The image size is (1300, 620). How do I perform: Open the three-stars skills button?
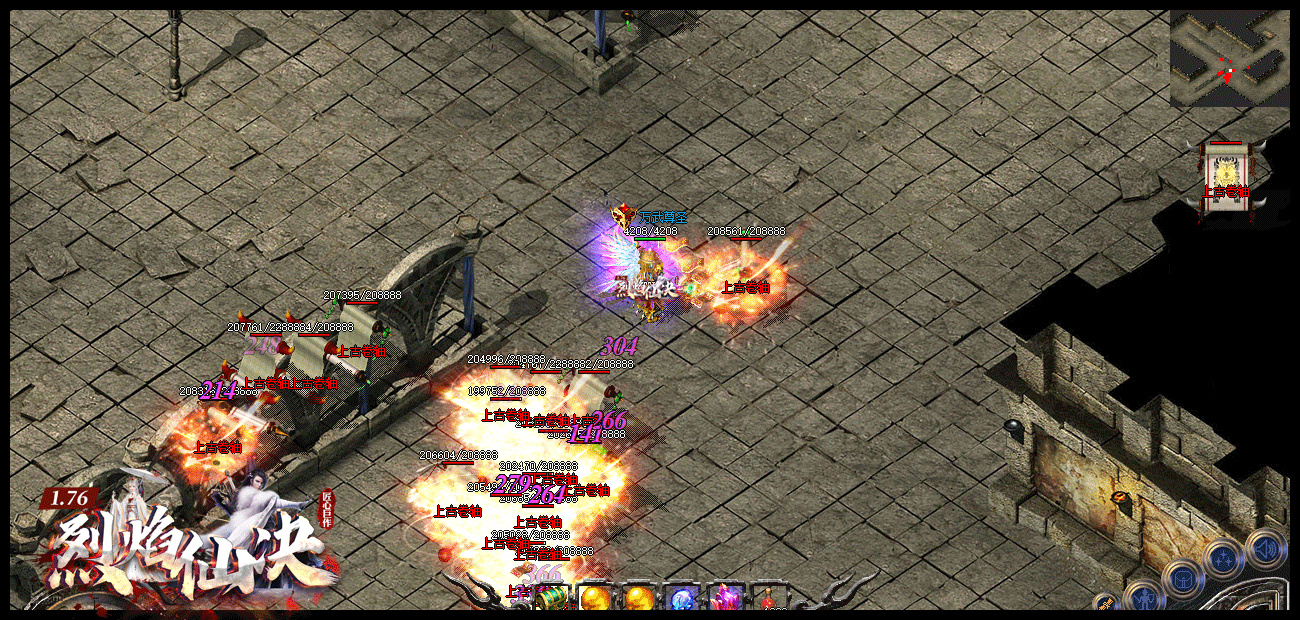pos(1223,558)
